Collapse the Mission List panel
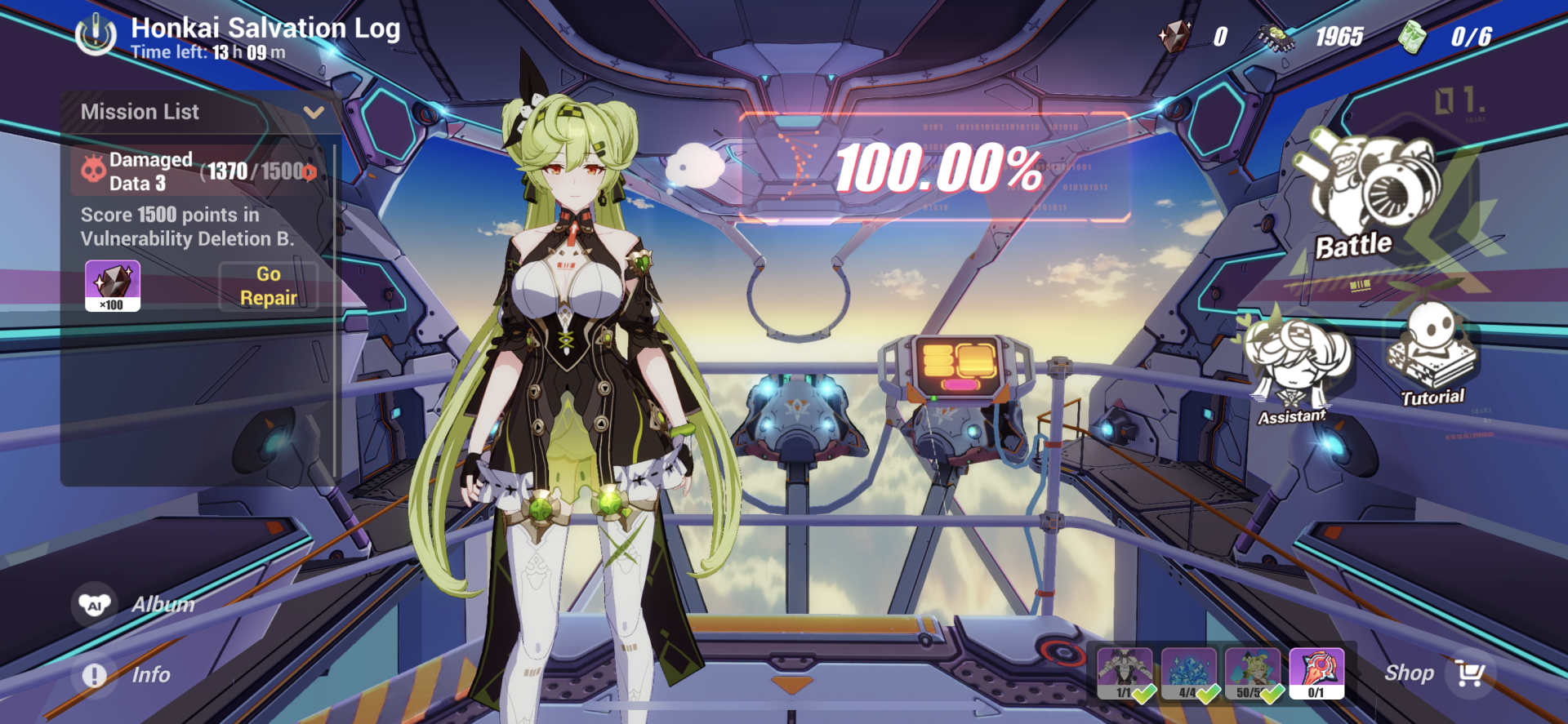Viewport: 1568px width, 724px height. click(x=315, y=112)
